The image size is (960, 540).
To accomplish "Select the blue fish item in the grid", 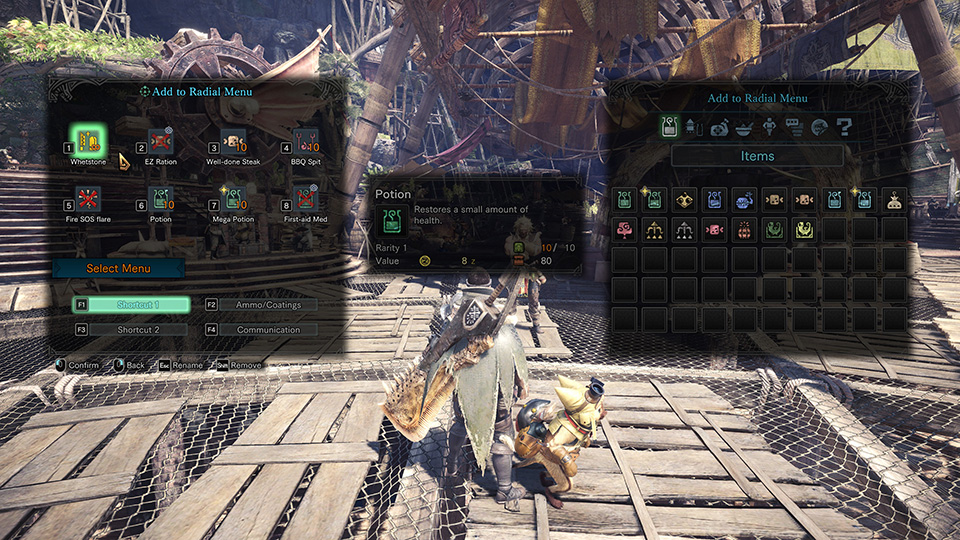I will tap(743, 199).
